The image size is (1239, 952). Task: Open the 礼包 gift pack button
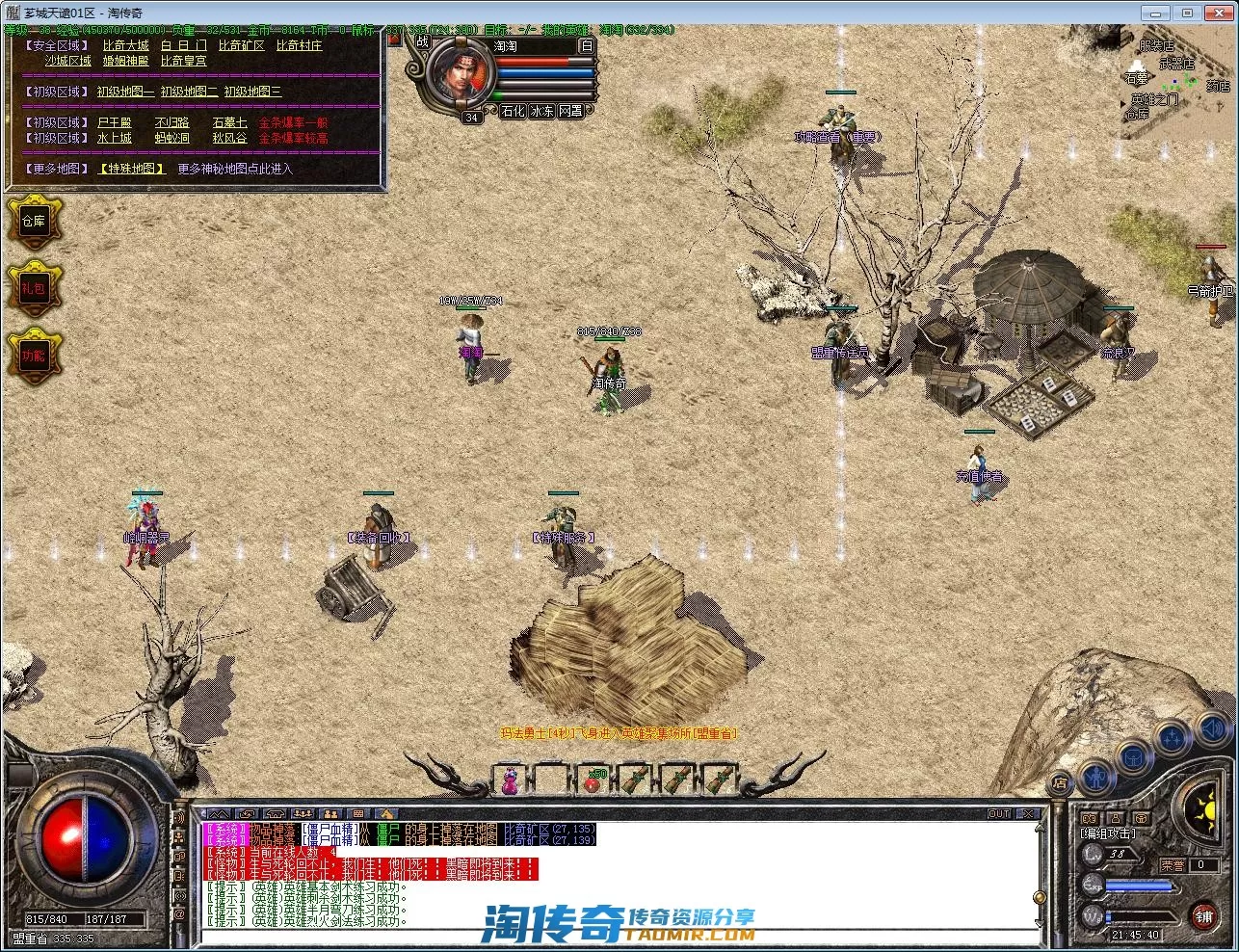click(x=34, y=288)
